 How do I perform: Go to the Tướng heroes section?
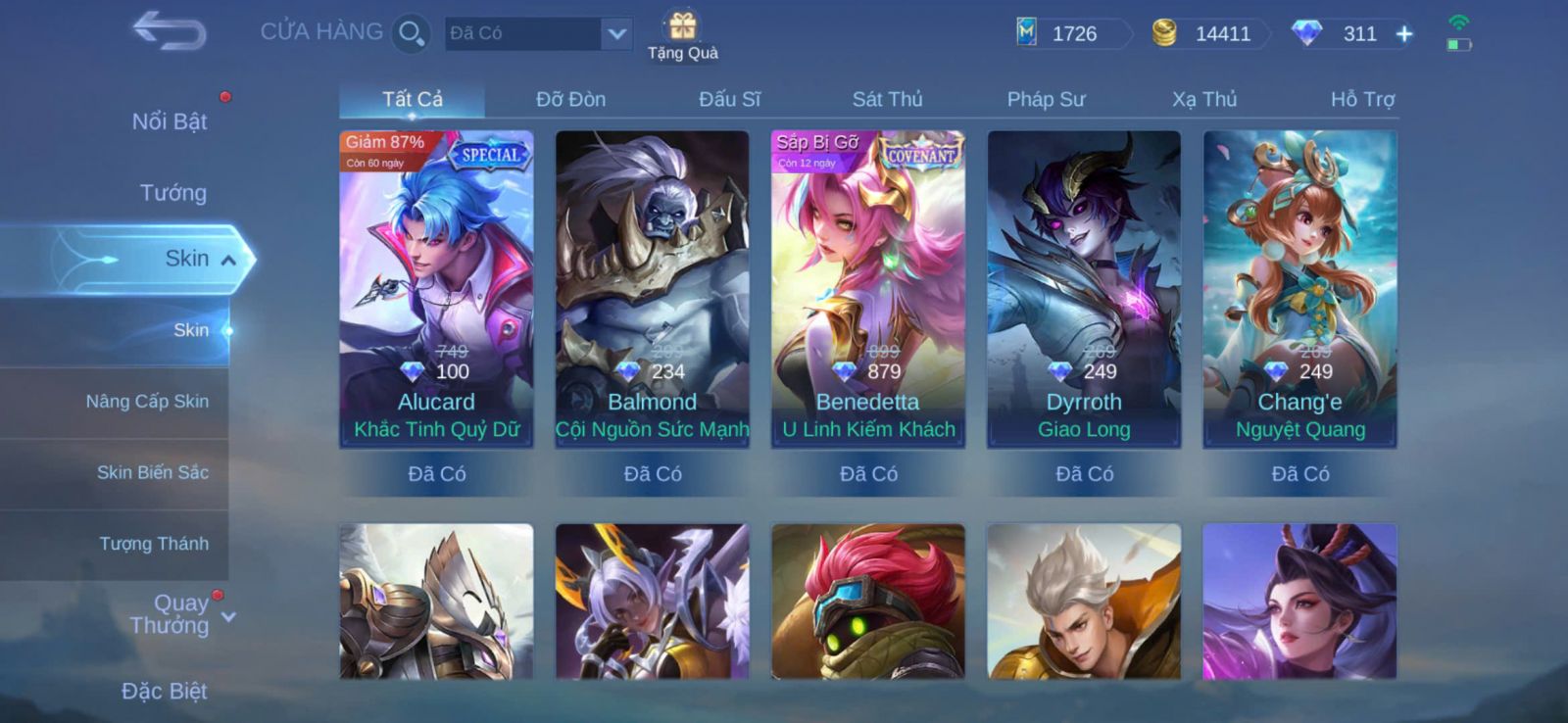pos(172,193)
